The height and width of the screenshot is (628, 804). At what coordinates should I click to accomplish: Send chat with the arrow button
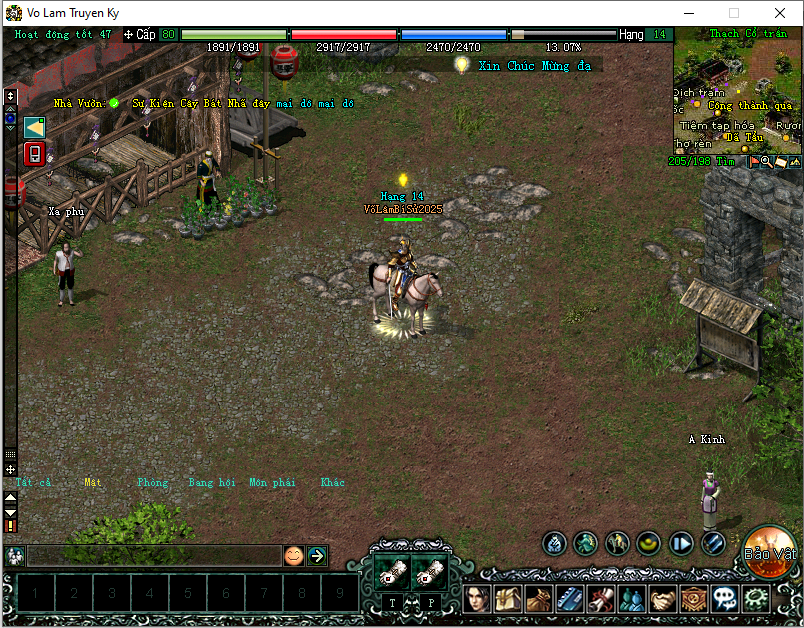coord(317,555)
